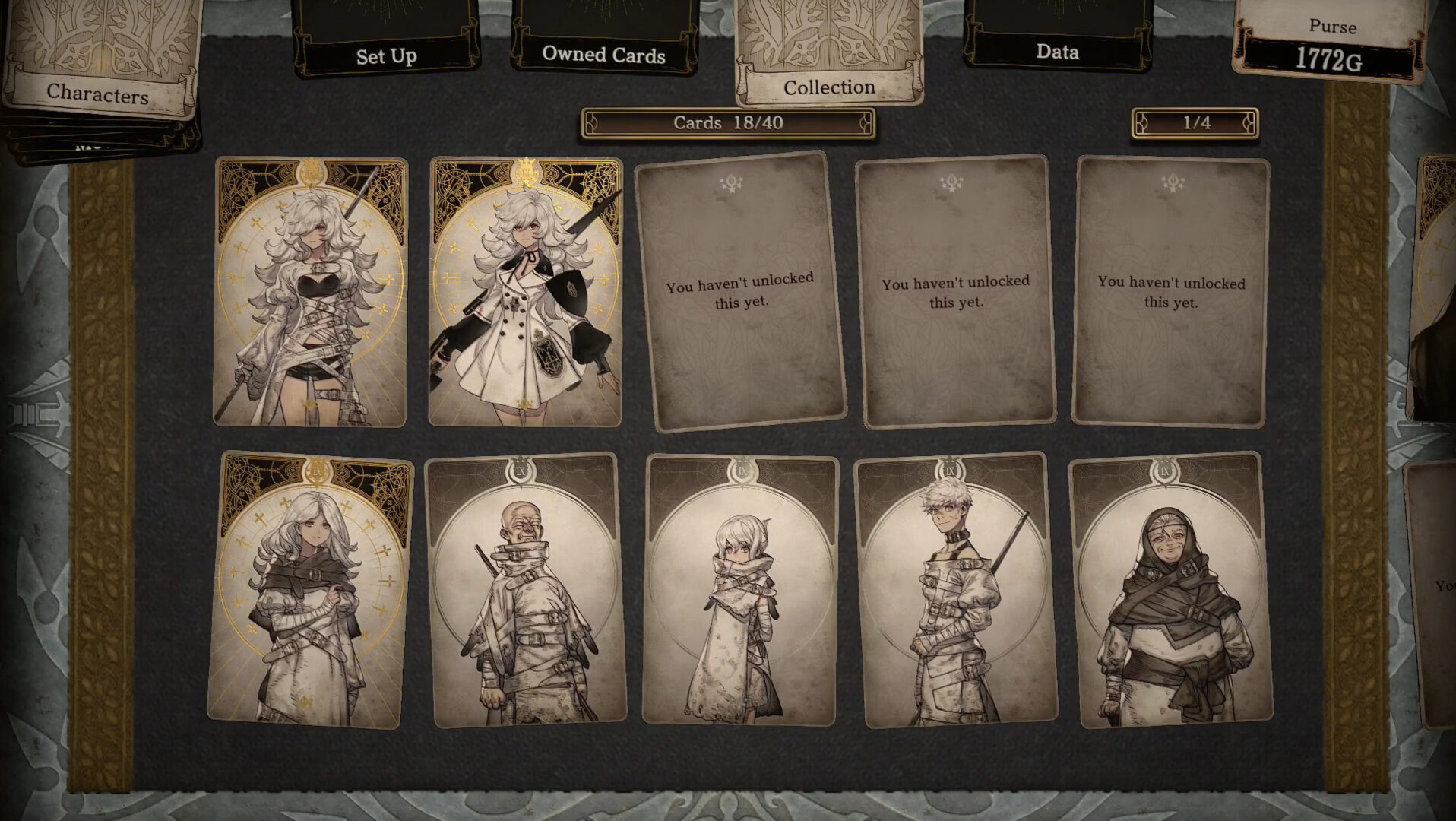Select the smiling young man with sword card
Screen dimensions: 1456x821
(x=955, y=590)
